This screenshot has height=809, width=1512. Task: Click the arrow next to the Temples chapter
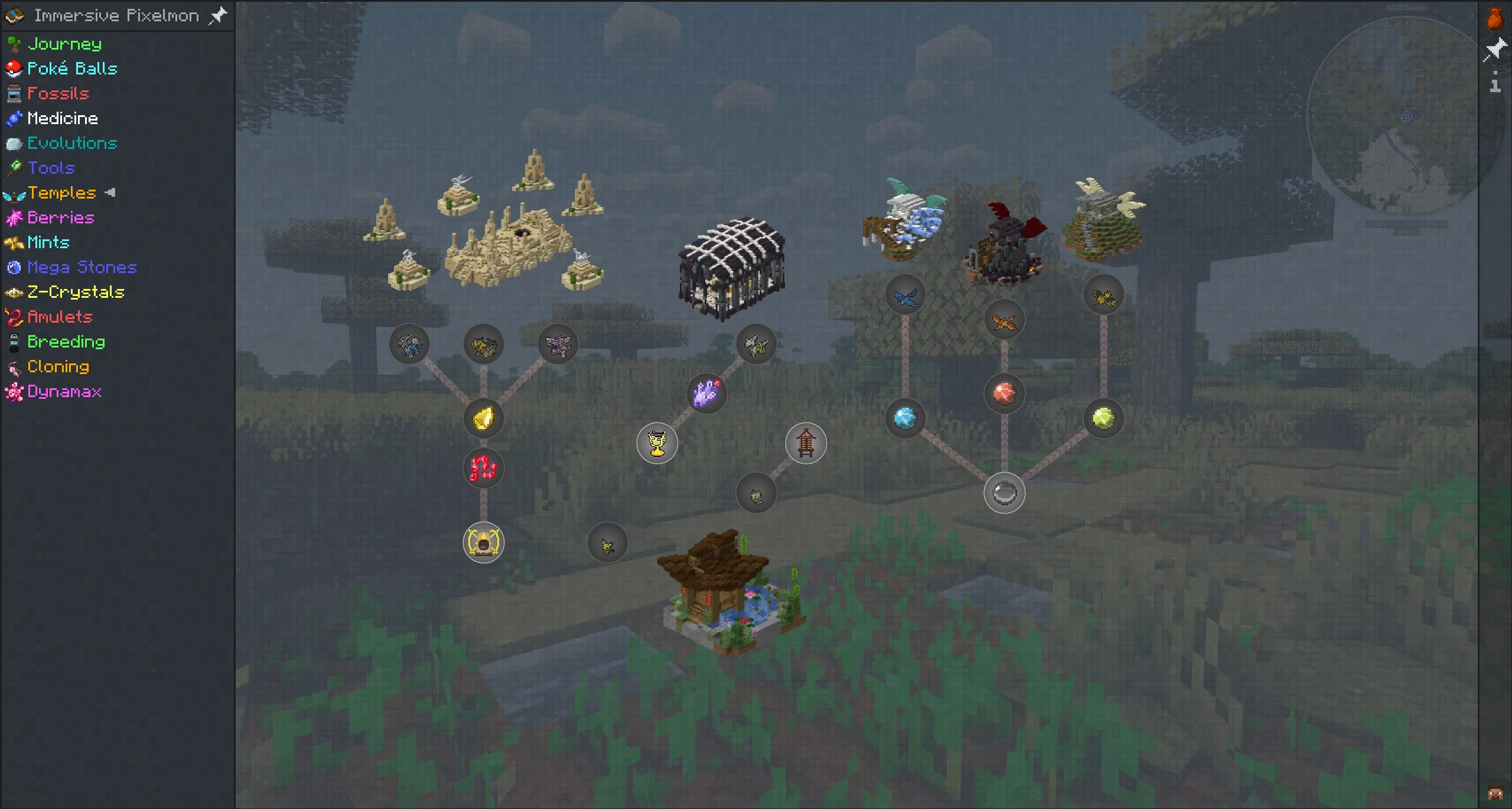point(110,193)
